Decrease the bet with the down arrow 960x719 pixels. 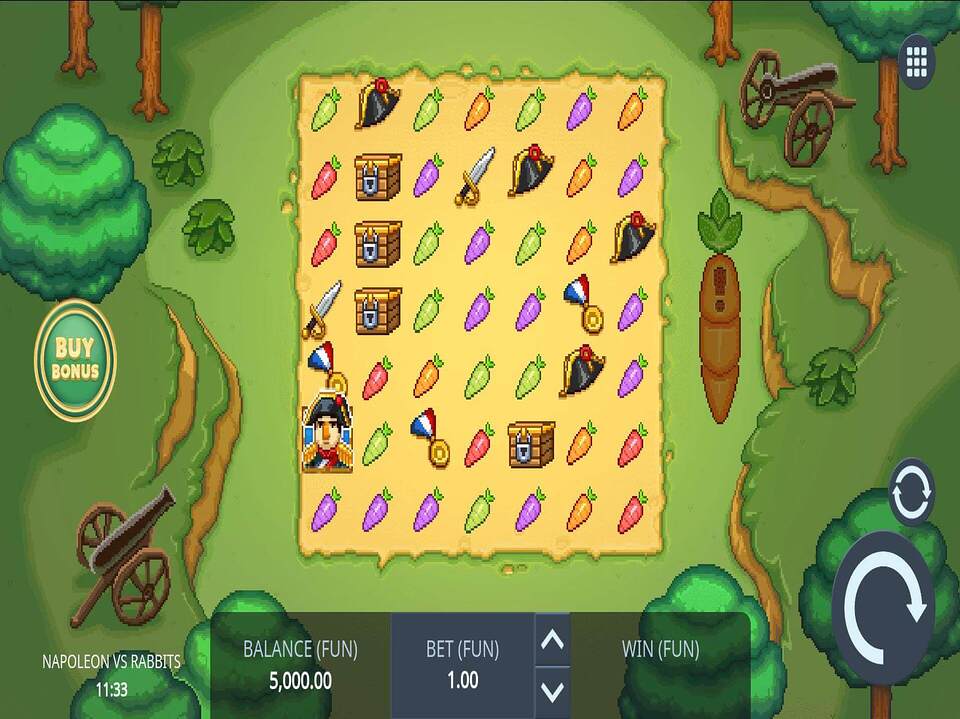click(x=553, y=690)
